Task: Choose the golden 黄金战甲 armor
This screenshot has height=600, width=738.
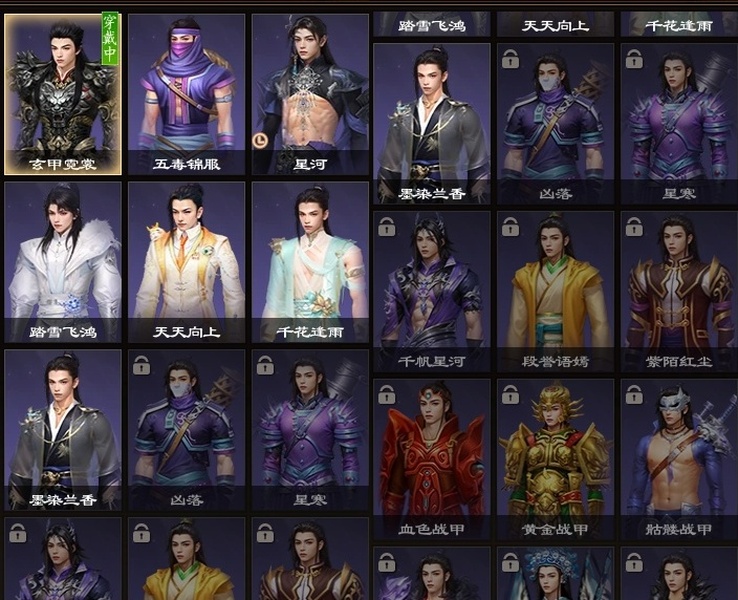Action: click(x=555, y=459)
